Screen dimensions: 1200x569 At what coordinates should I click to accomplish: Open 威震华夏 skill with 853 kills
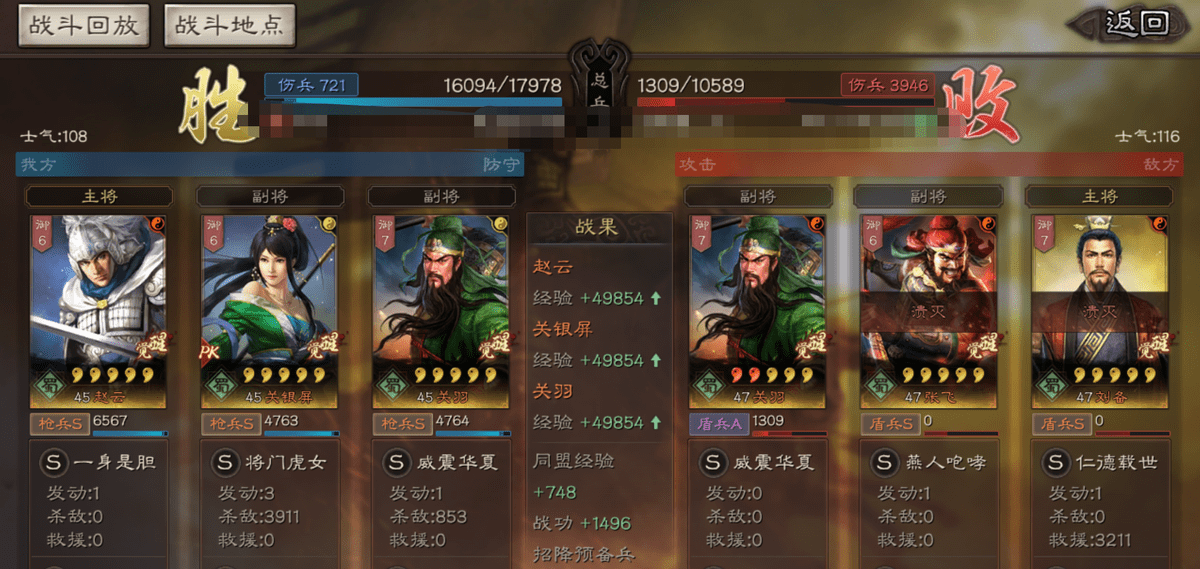[x=441, y=463]
